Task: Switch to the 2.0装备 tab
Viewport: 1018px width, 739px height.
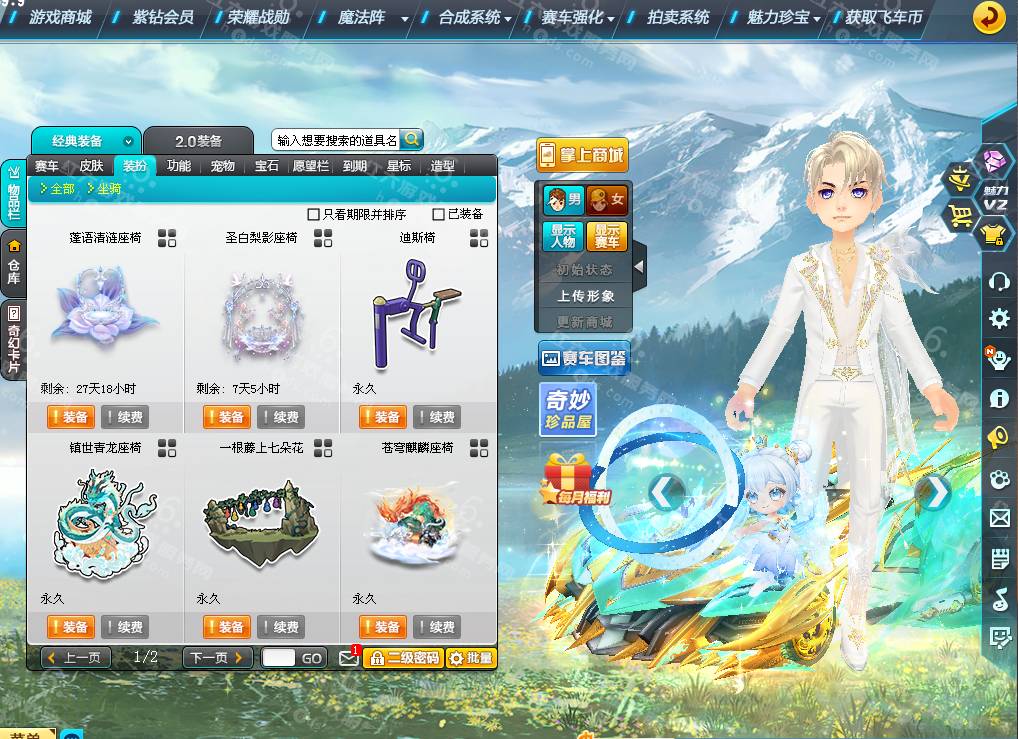Action: point(198,141)
